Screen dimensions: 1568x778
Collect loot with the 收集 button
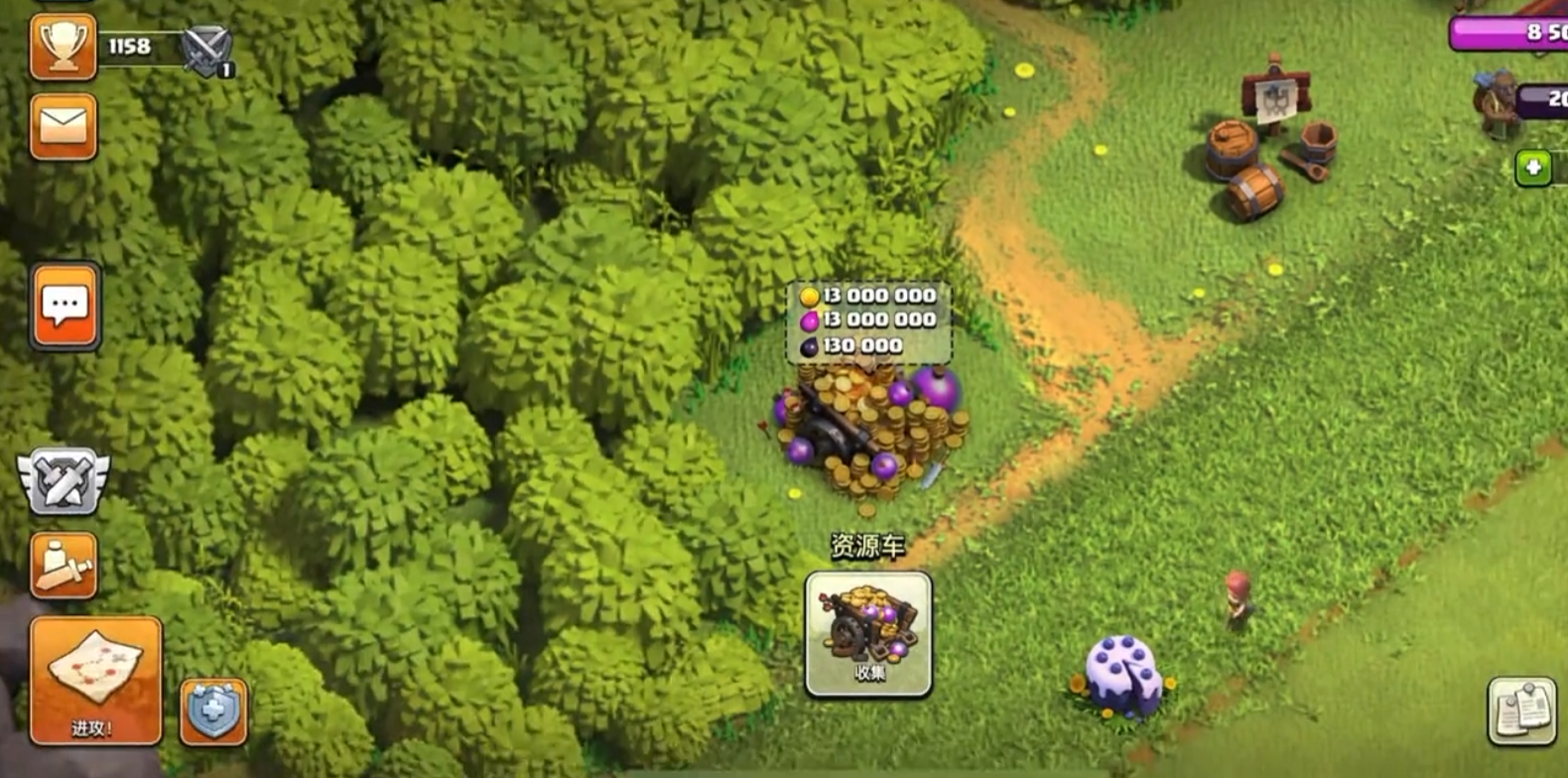[868, 634]
